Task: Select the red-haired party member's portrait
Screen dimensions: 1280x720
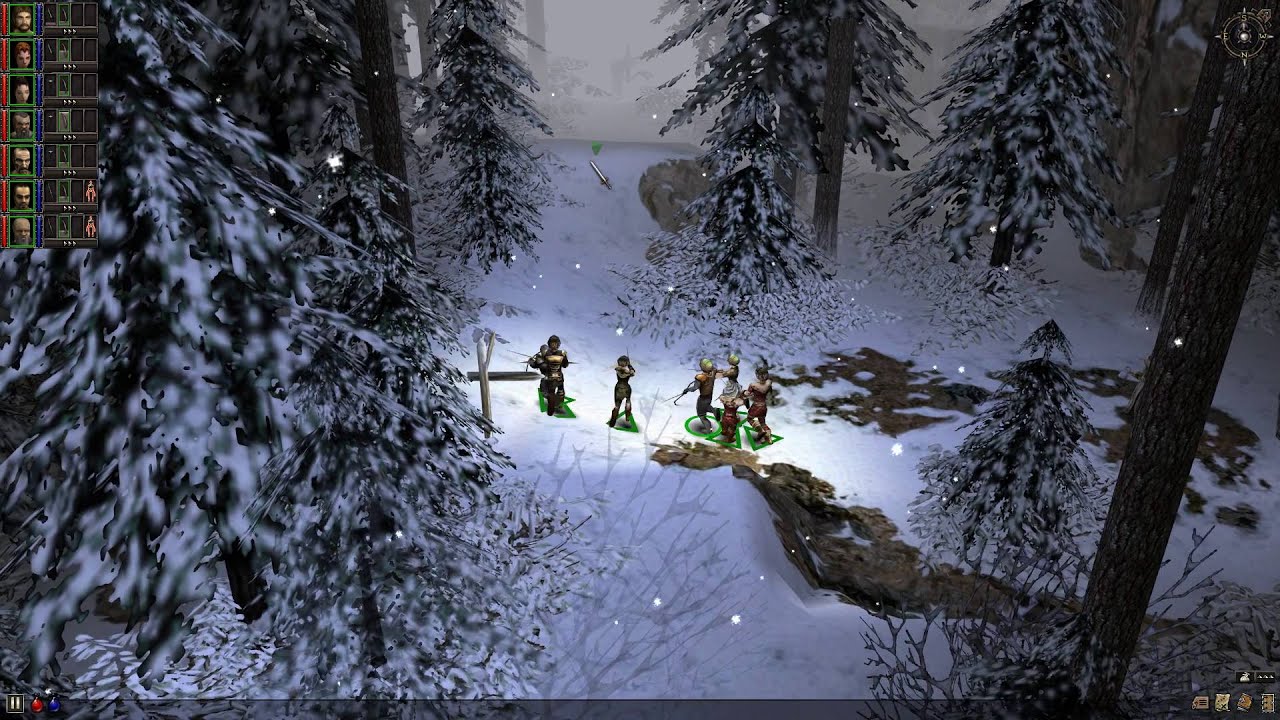Action: pos(20,52)
